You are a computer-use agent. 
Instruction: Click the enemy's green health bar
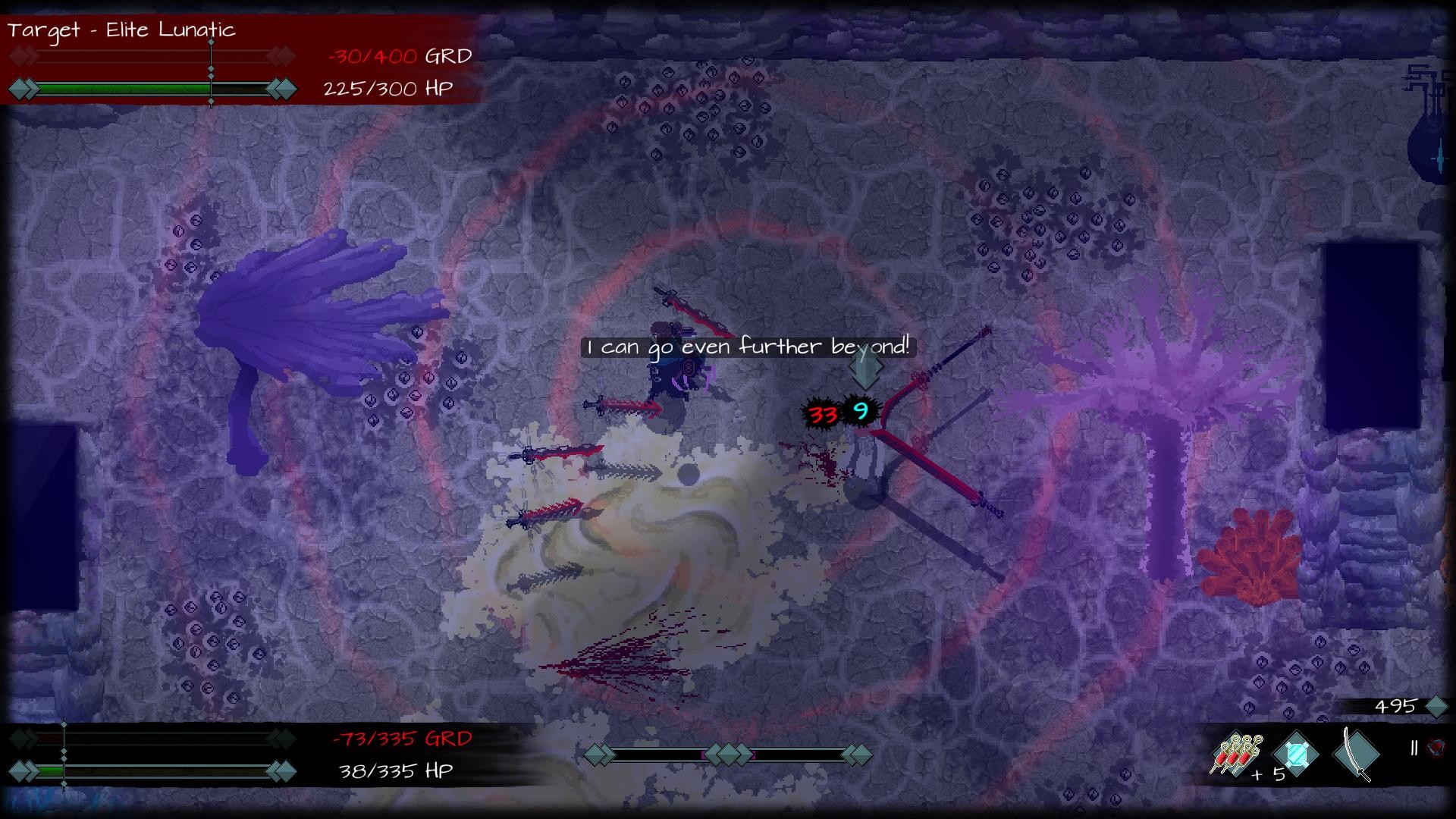coord(121,88)
